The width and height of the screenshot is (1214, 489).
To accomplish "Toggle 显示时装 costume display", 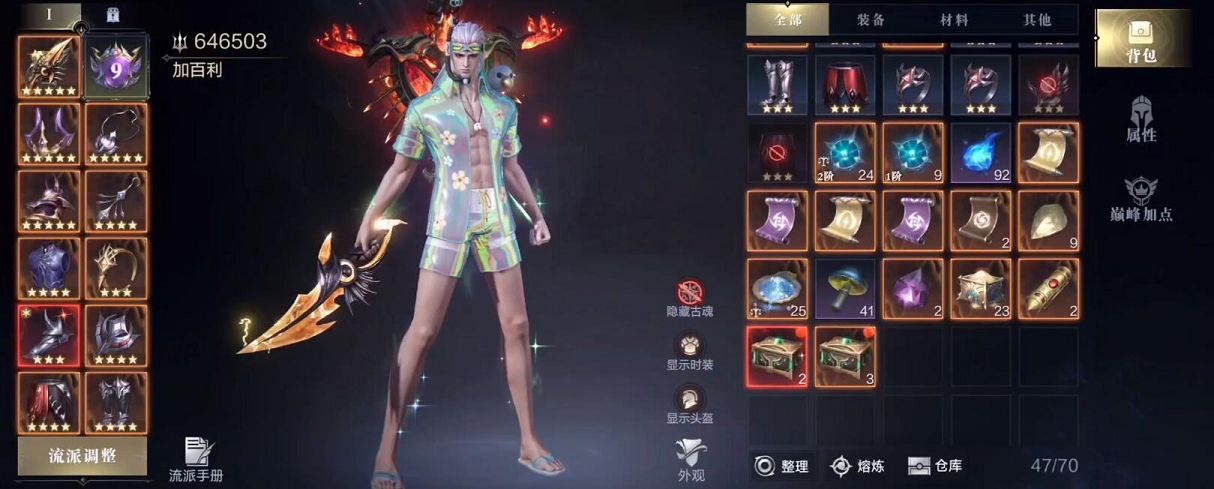I will point(690,352).
